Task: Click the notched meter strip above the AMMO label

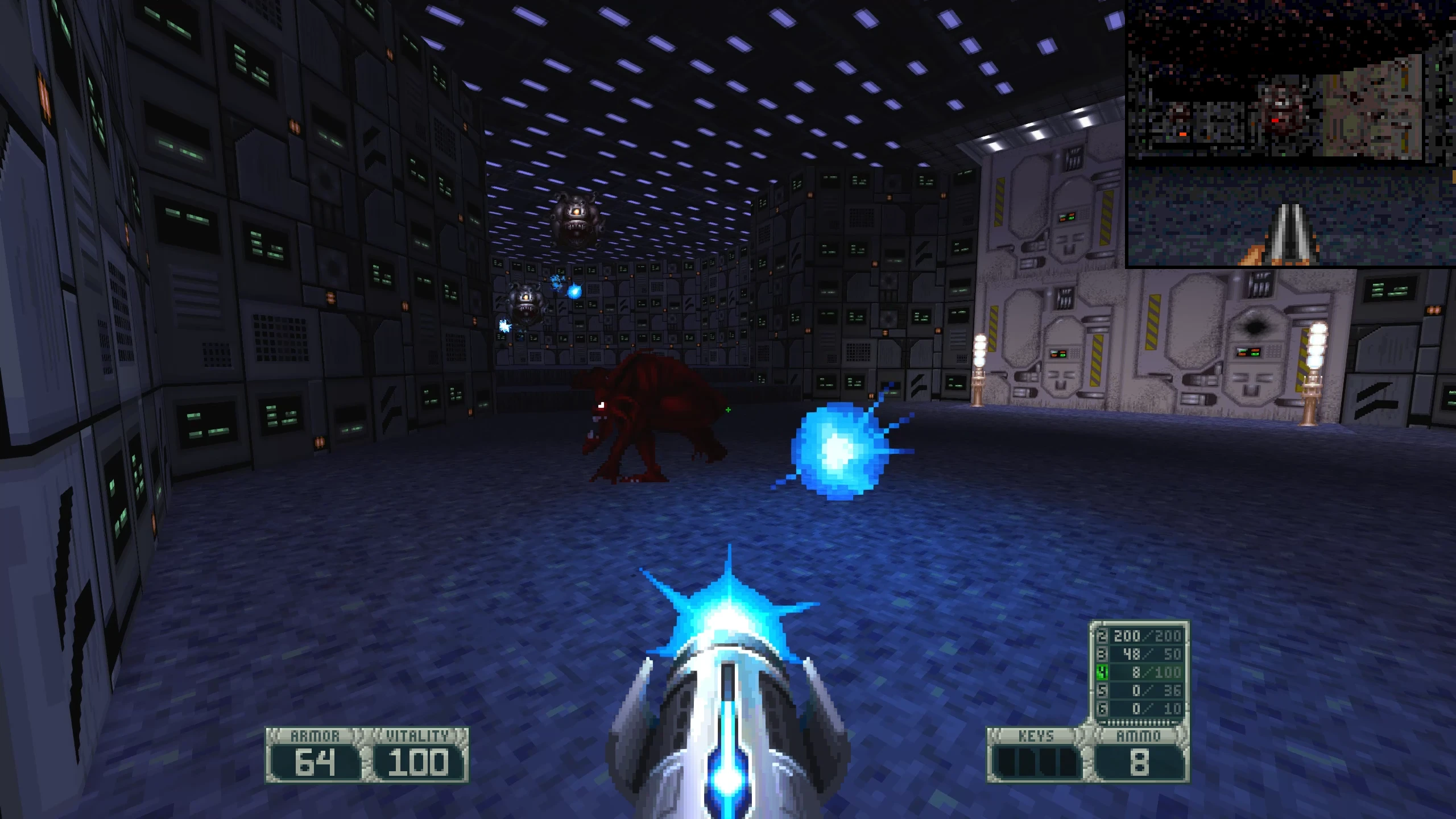Action: coord(1139,722)
